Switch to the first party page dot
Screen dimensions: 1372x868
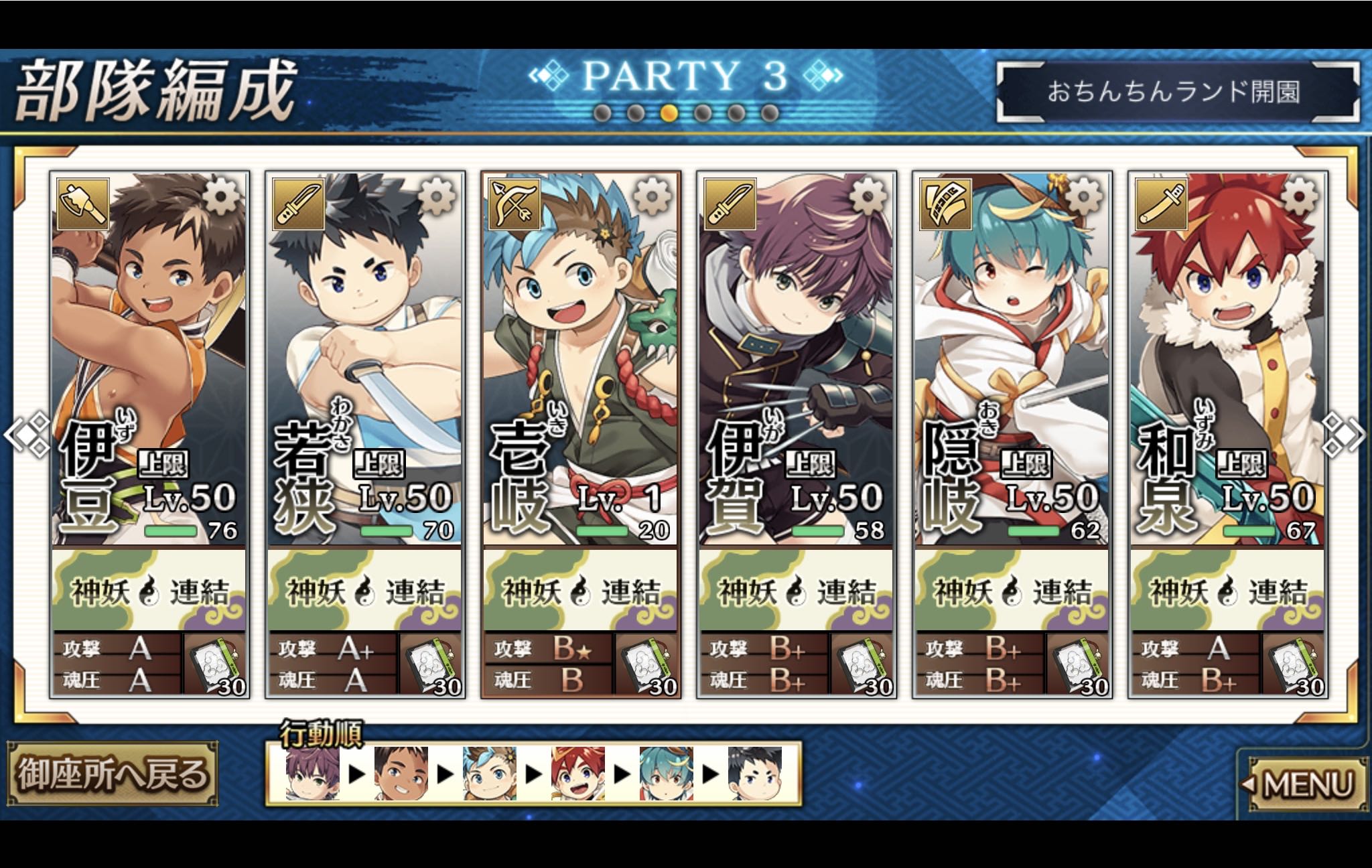click(602, 113)
